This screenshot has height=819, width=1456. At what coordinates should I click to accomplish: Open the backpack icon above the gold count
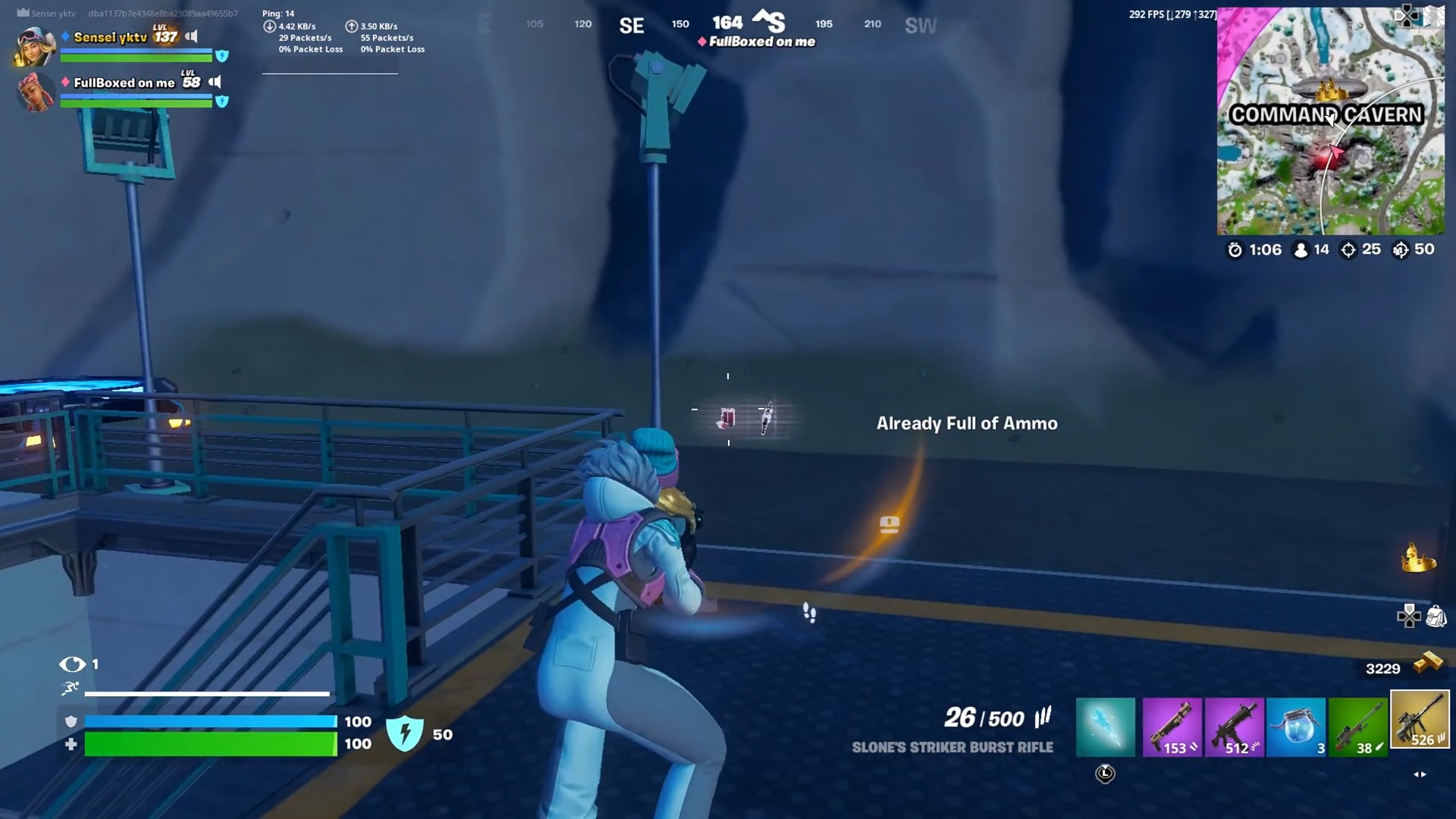click(1438, 617)
